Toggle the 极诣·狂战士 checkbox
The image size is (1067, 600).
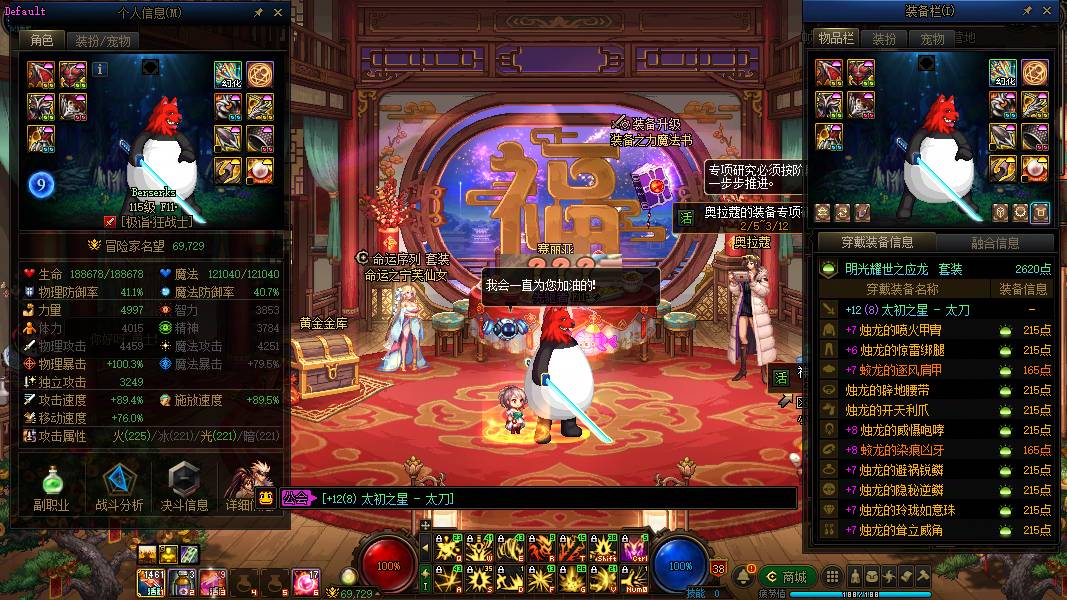pos(111,222)
